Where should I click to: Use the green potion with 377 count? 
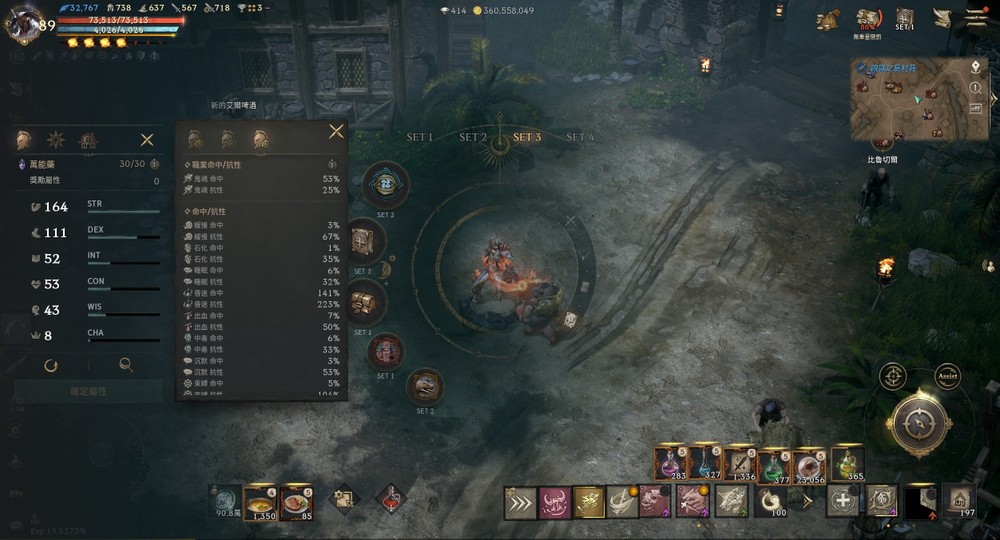coord(773,464)
